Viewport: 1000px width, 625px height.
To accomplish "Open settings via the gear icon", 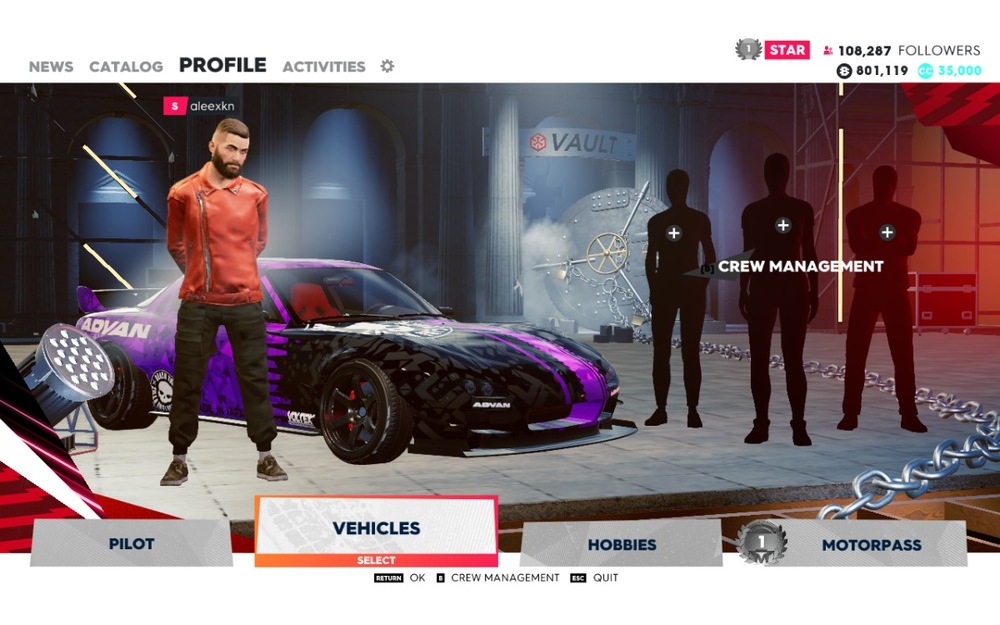I will [387, 66].
